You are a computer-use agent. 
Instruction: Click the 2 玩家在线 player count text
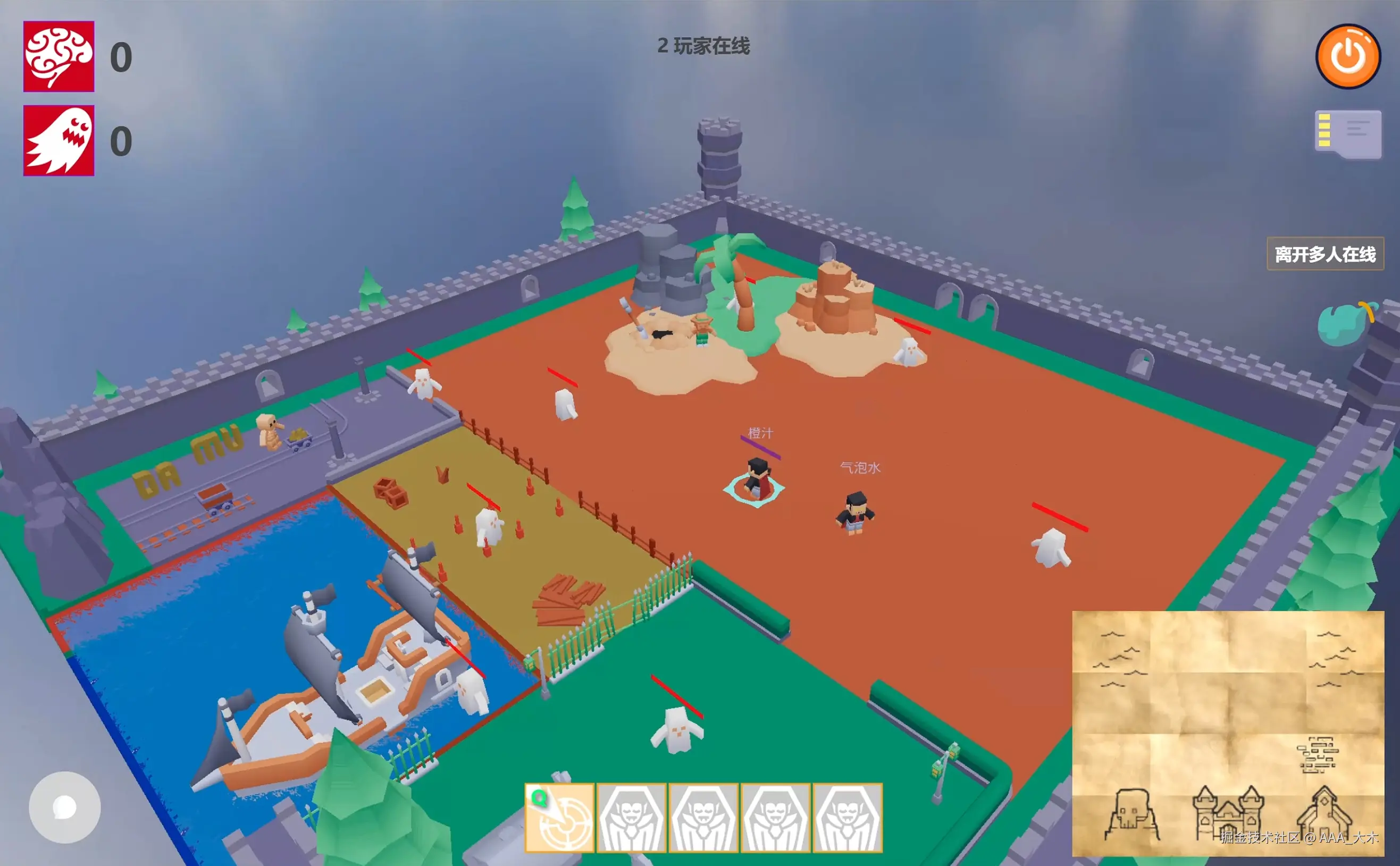click(x=702, y=44)
